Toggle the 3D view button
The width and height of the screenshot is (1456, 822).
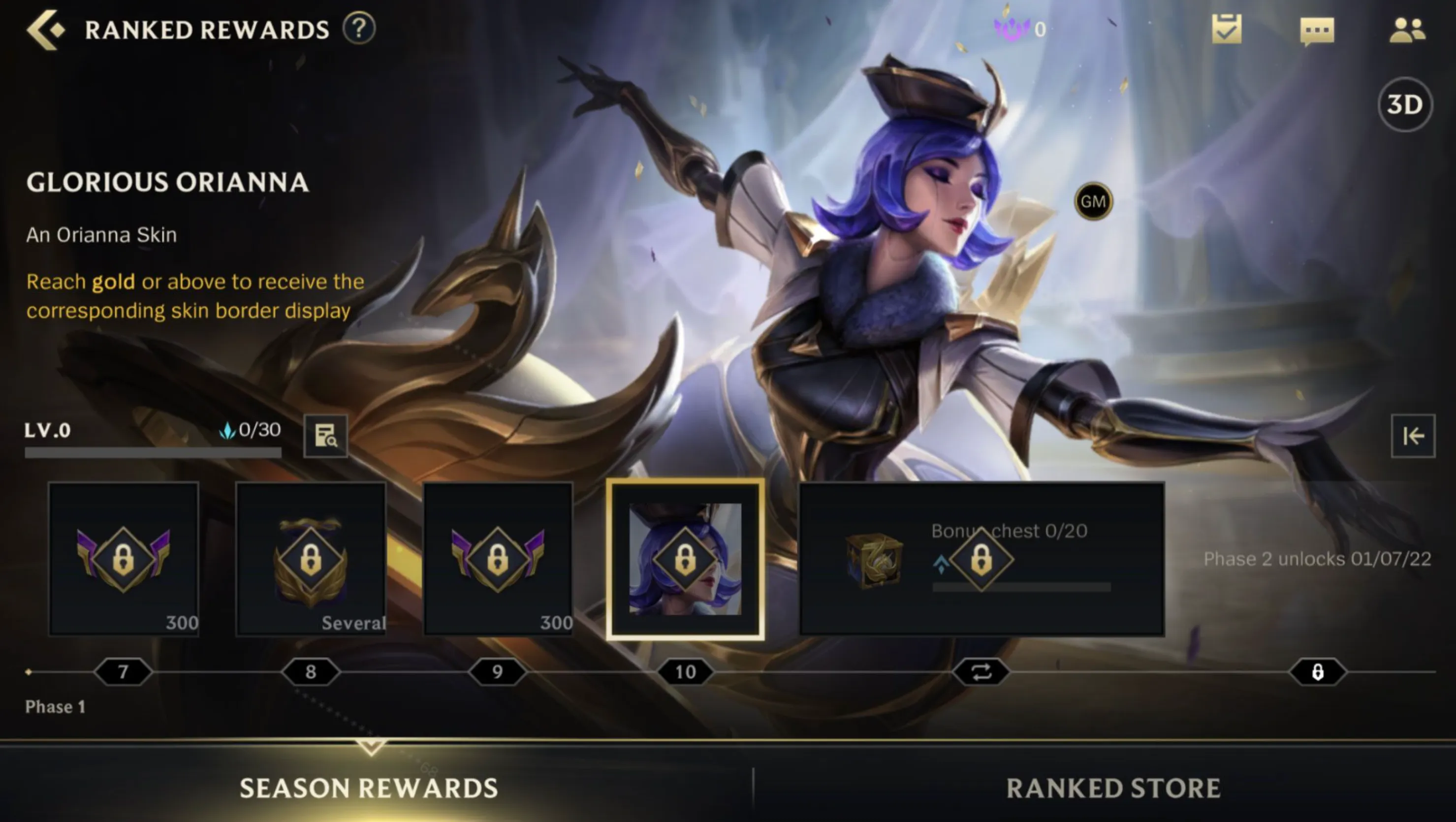point(1406,104)
